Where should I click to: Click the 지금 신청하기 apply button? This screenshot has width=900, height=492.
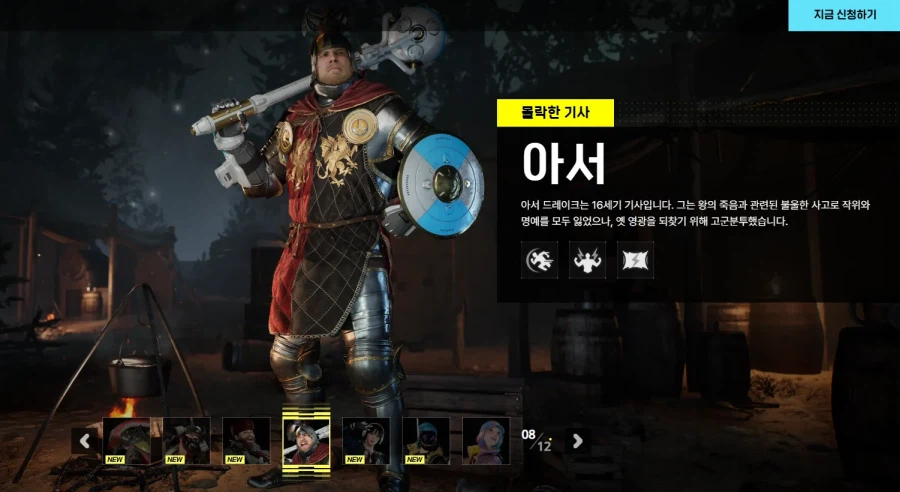tap(844, 15)
